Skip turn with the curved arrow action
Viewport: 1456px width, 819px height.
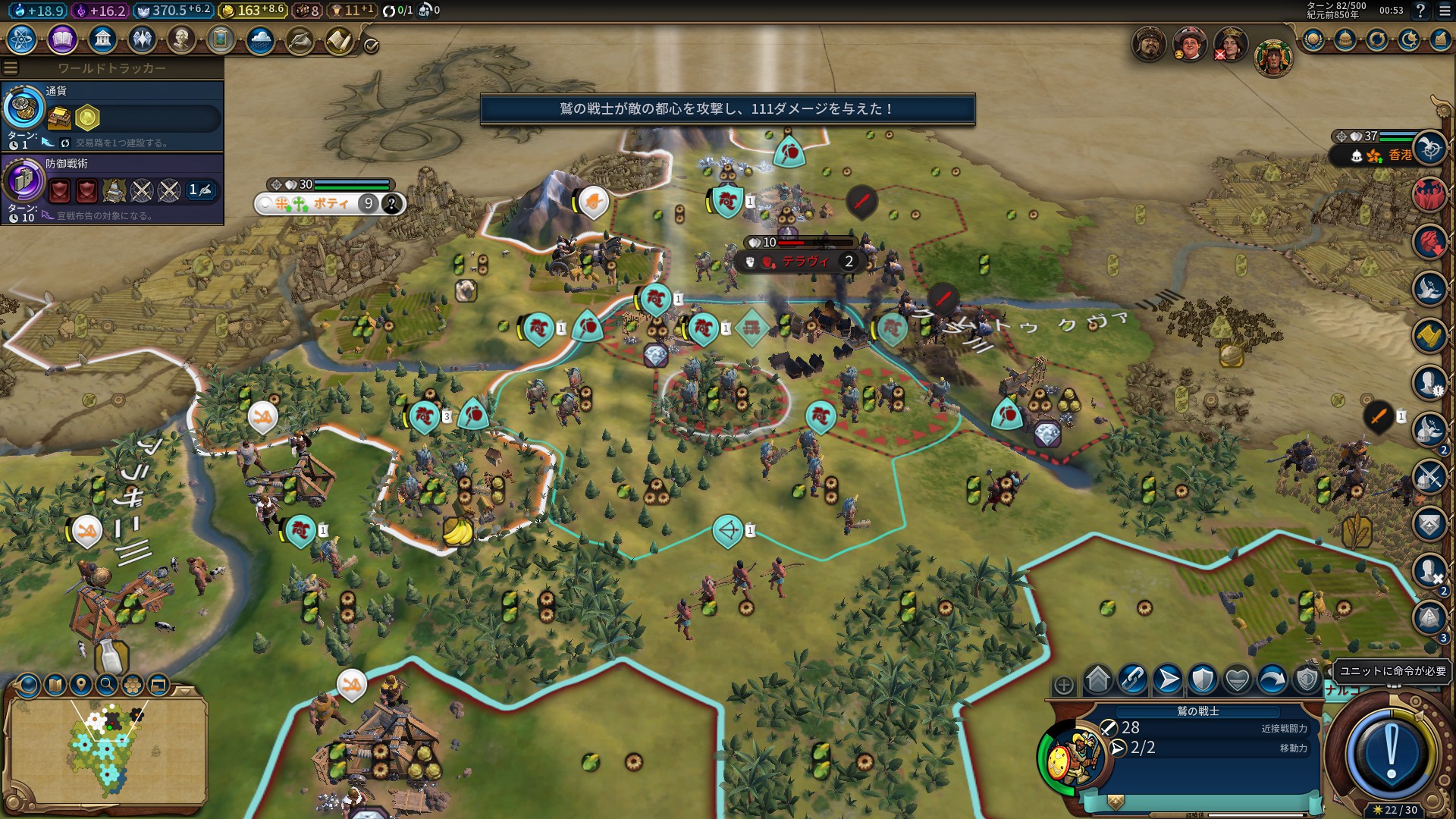tap(1272, 679)
